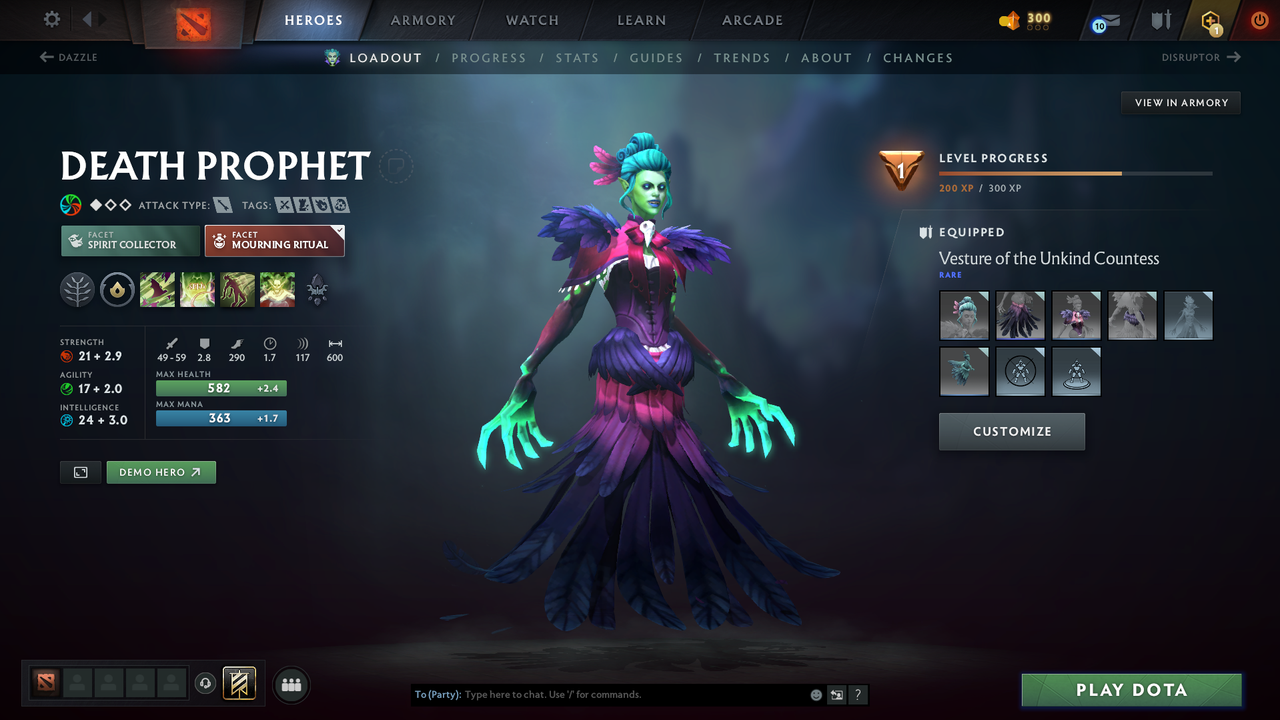
Task: Click the Dota plus shield with number 1
Action: click(1209, 18)
